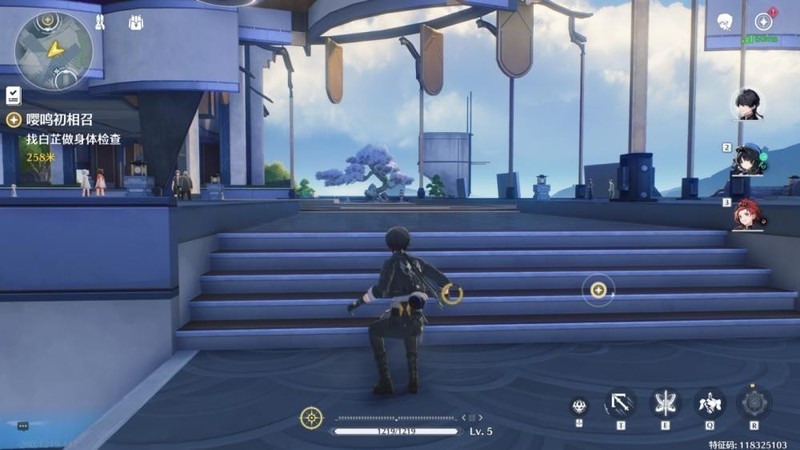Click the gold crosshair icon beside health bar

pos(312,417)
